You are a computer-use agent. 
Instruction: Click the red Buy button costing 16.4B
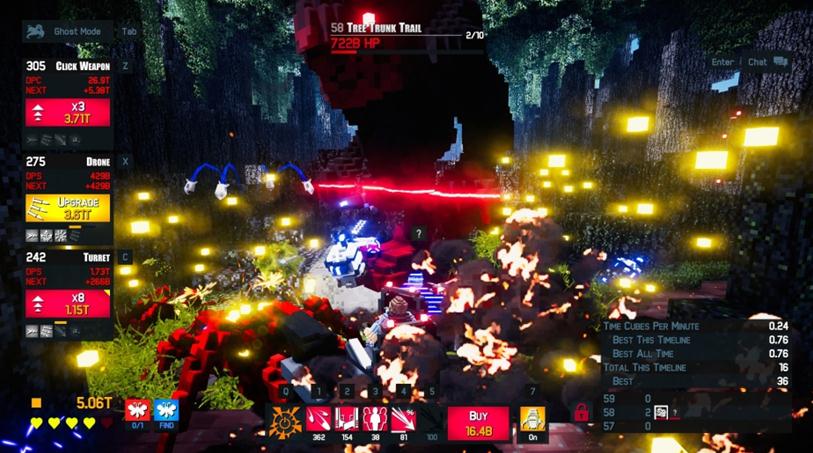(x=477, y=421)
